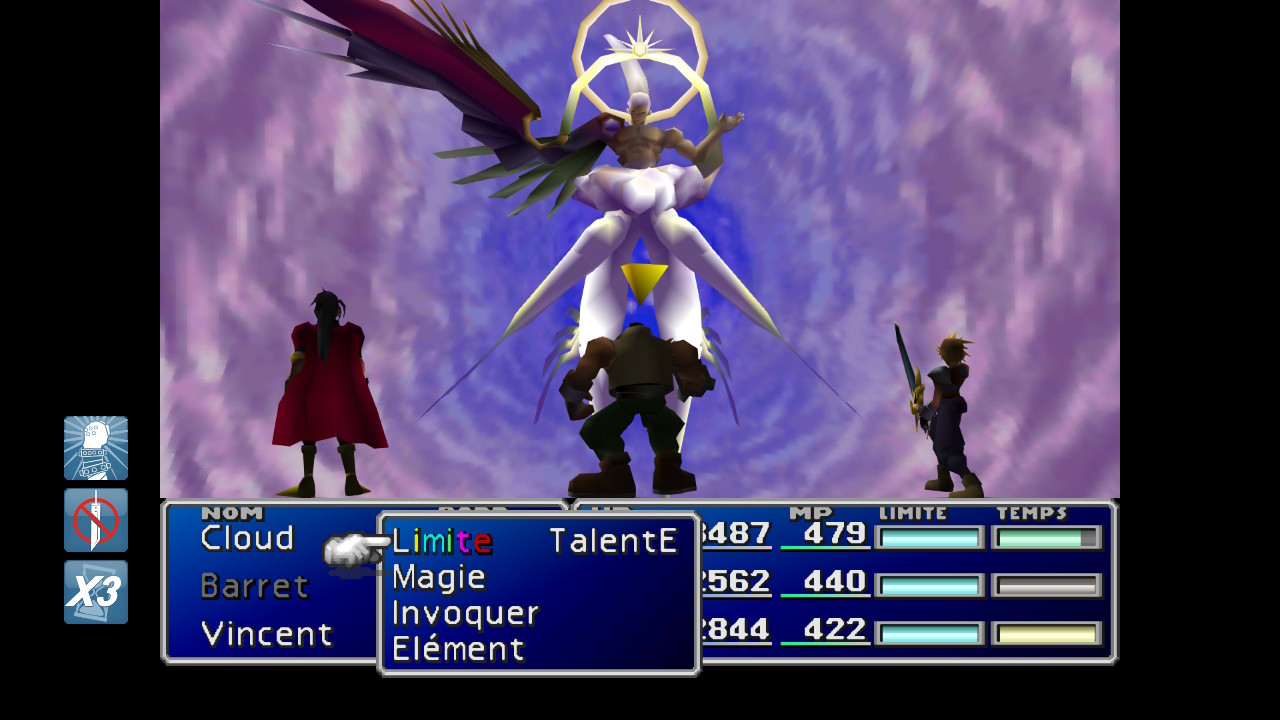
Task: Select Barret in the party list
Action: (254, 586)
